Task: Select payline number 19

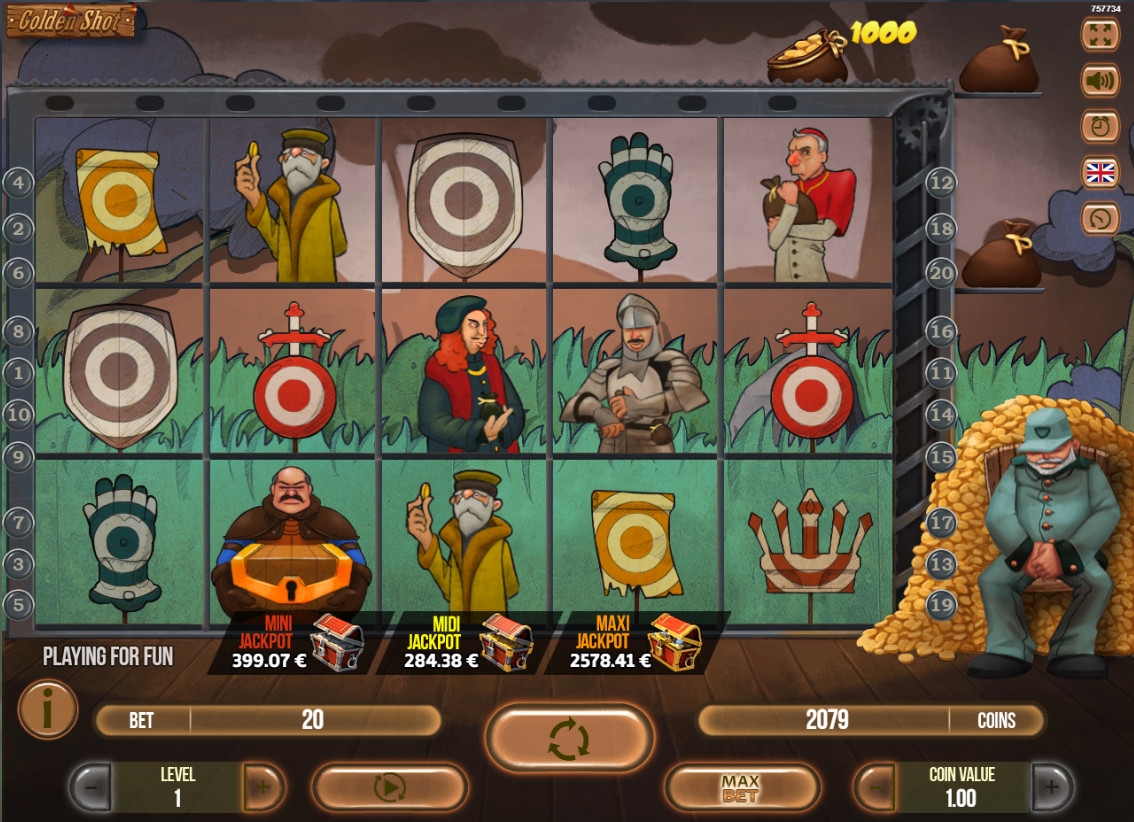Action: coord(942,604)
